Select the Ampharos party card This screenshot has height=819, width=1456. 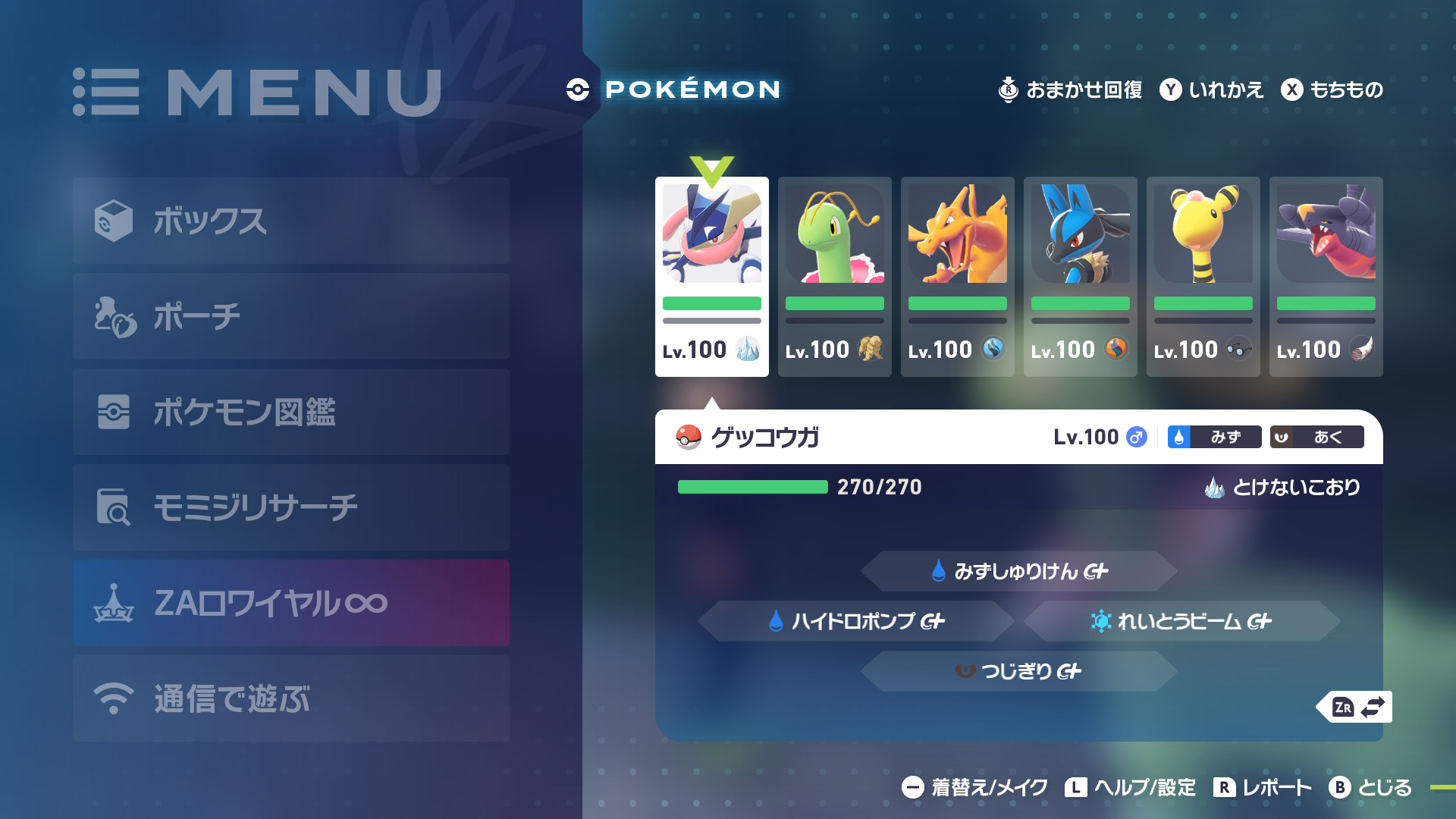coord(1203,277)
